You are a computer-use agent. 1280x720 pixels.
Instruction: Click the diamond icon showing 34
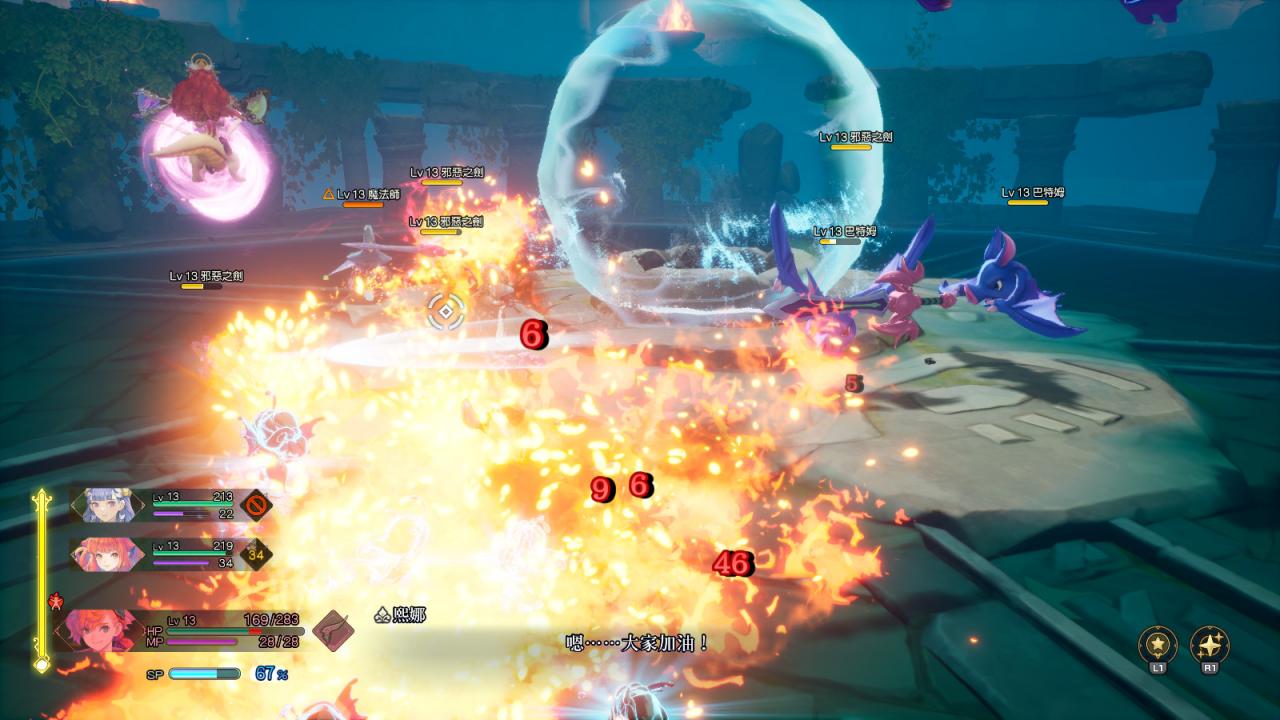tap(255, 553)
